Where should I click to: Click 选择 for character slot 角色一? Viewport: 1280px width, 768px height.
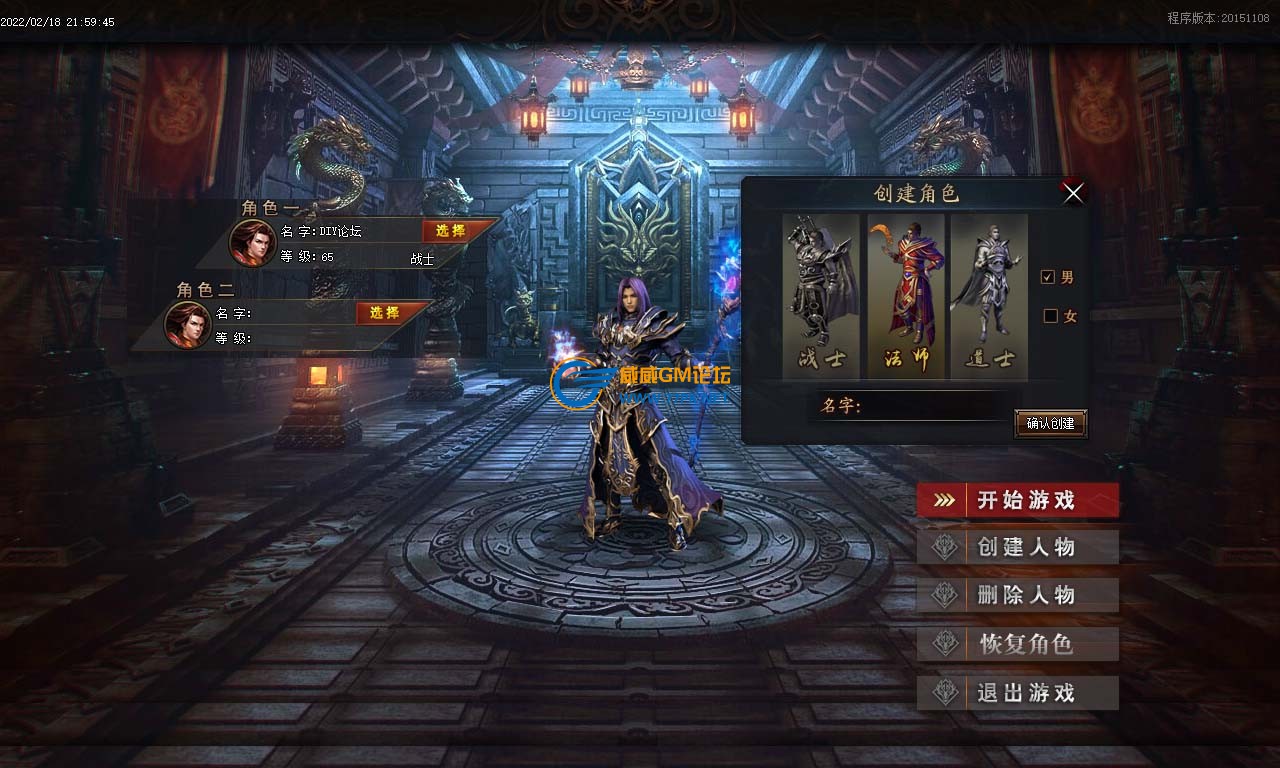click(451, 231)
